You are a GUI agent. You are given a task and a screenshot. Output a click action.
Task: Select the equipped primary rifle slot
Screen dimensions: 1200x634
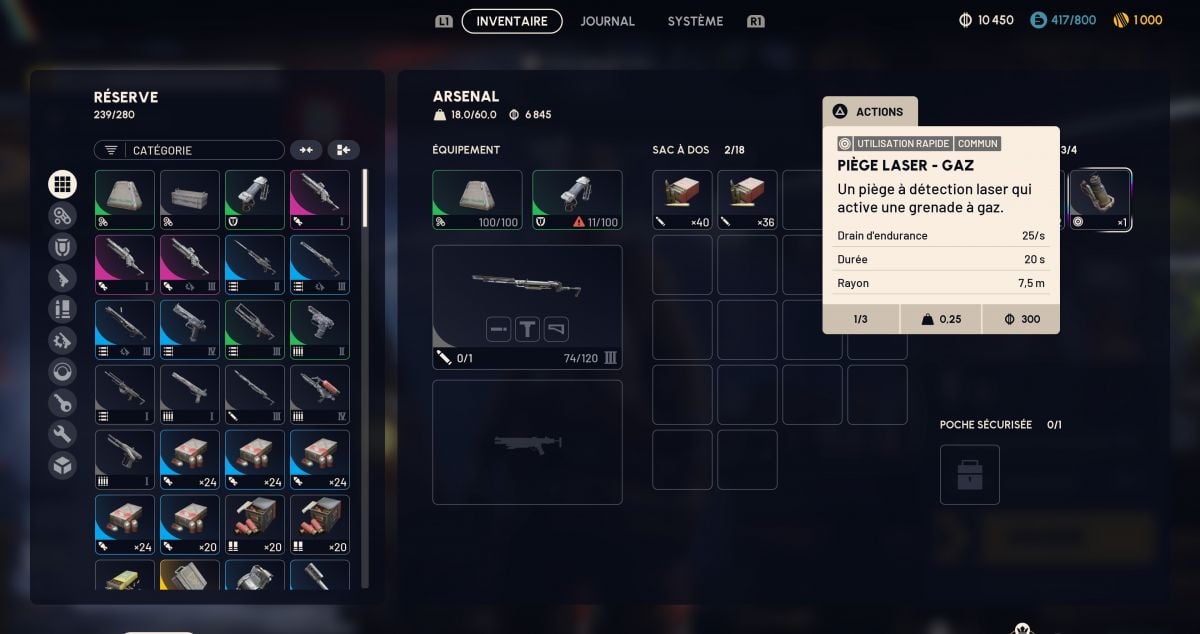(x=527, y=307)
